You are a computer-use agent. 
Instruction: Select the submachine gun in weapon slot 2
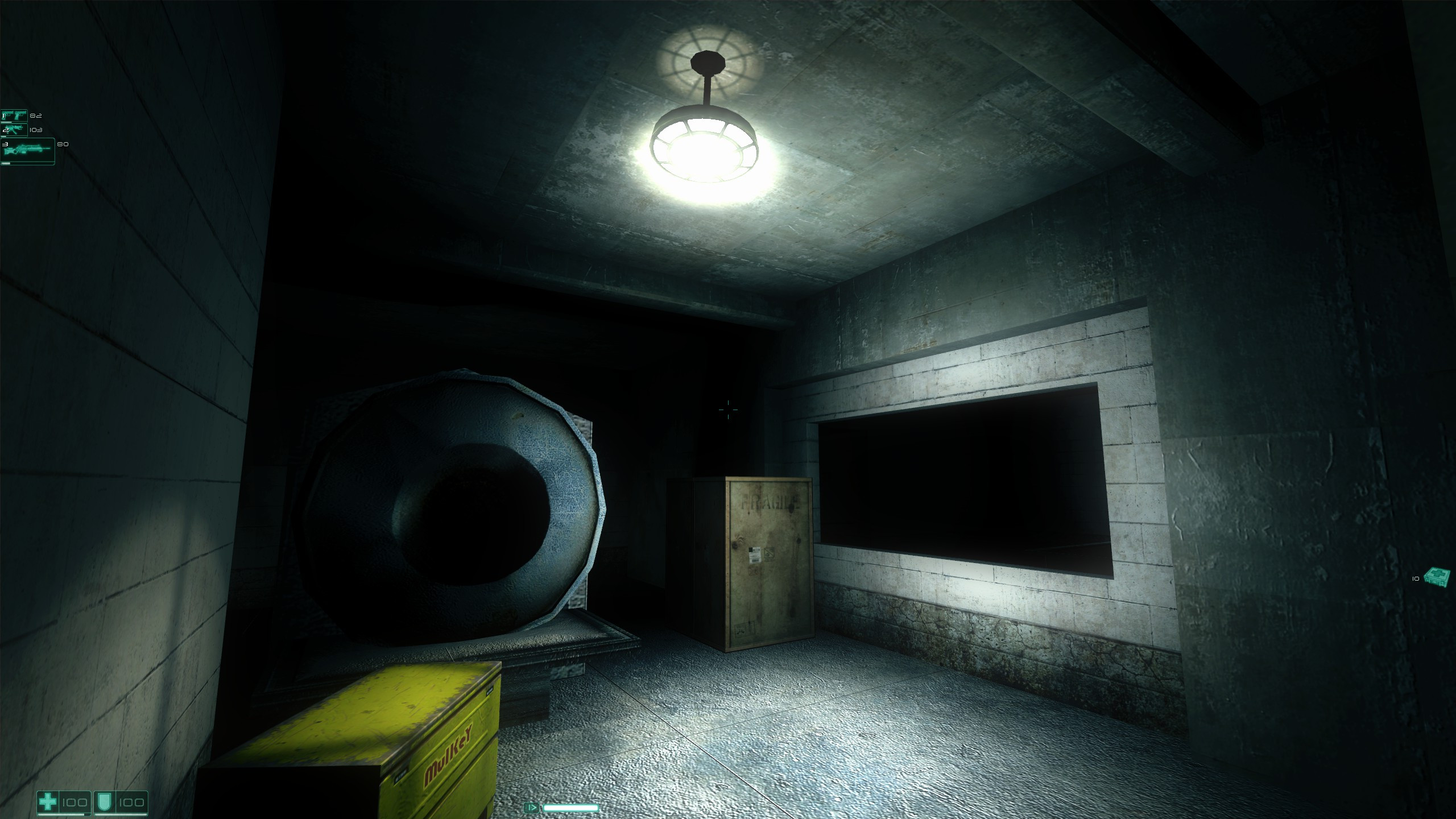14,130
